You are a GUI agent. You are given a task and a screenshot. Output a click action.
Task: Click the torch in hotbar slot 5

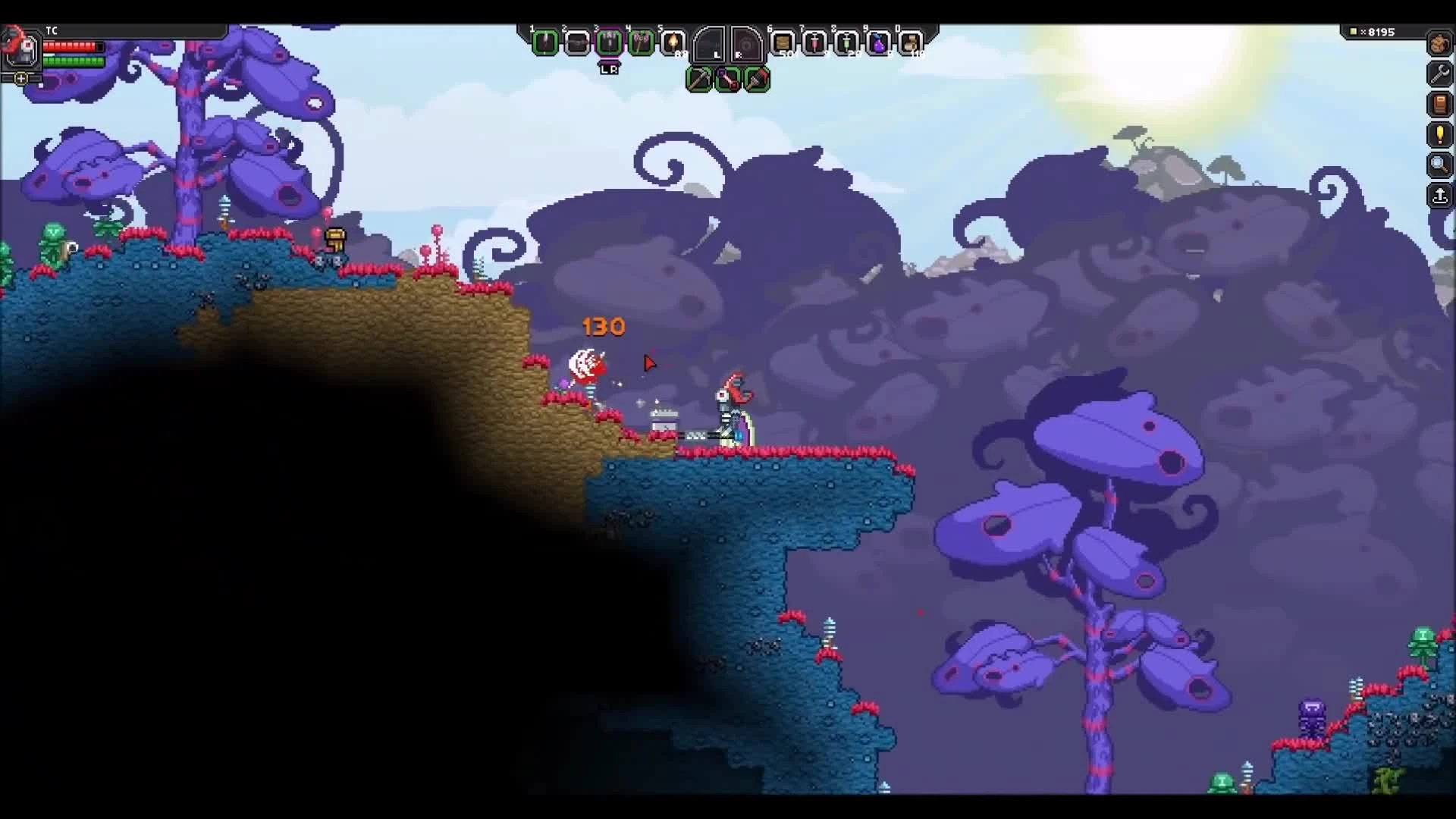click(x=675, y=44)
